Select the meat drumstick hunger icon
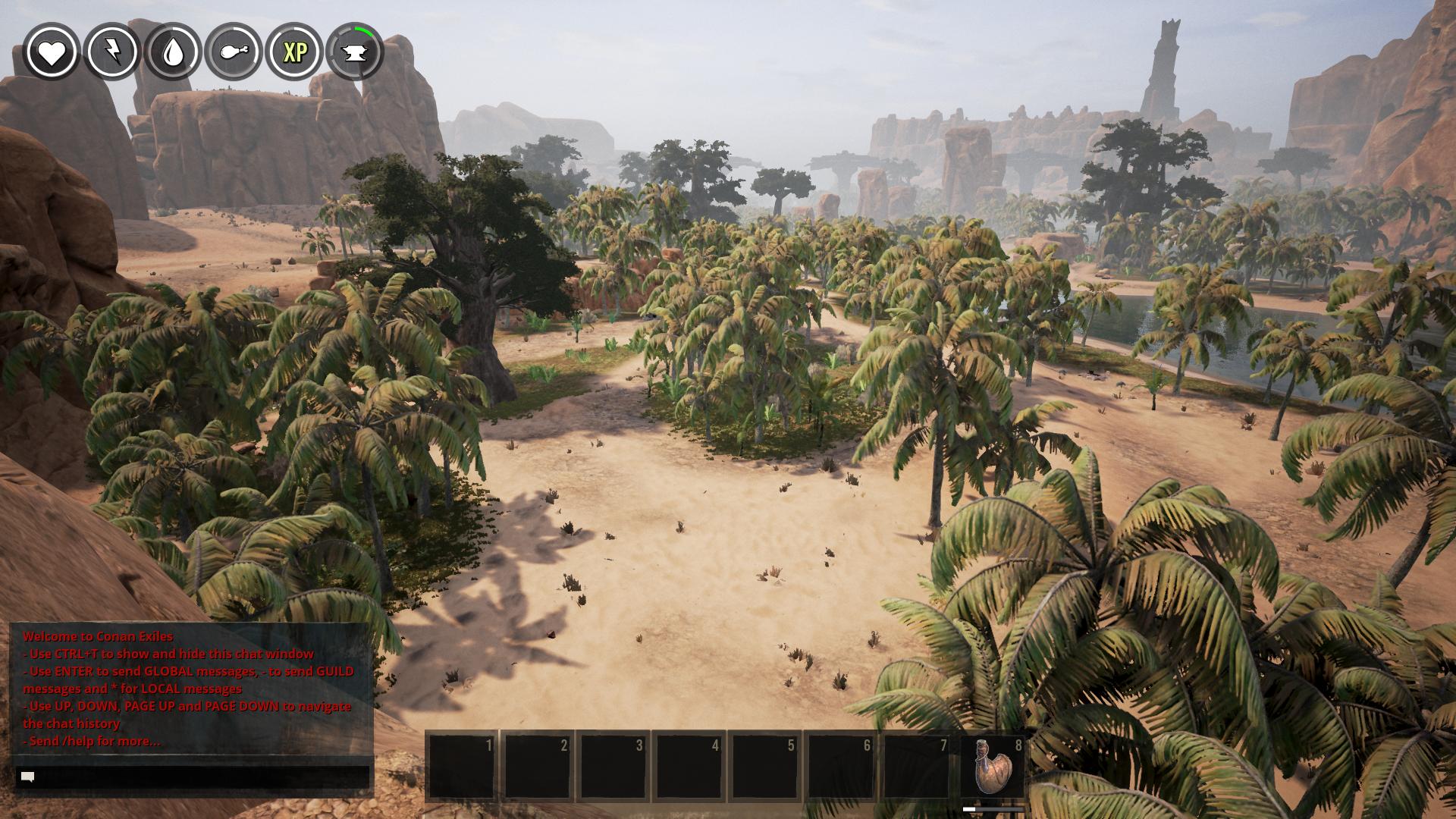The height and width of the screenshot is (819, 1456). point(234,52)
